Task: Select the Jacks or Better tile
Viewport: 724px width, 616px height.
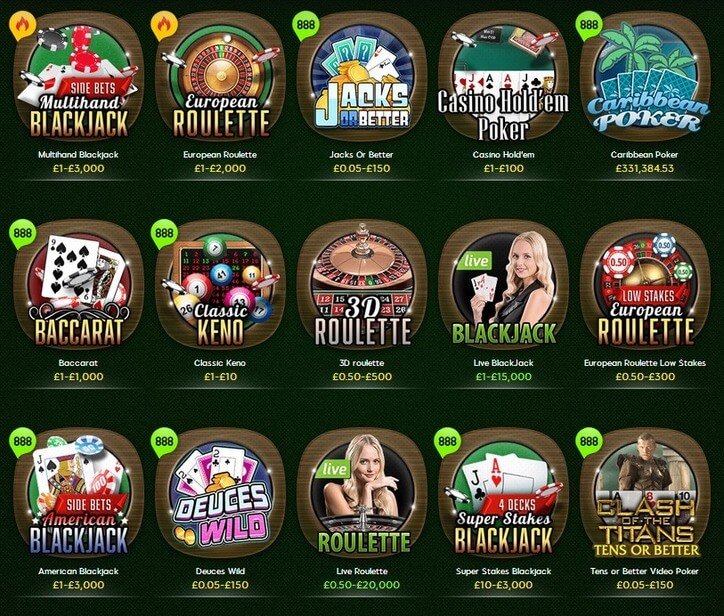Action: [362, 79]
